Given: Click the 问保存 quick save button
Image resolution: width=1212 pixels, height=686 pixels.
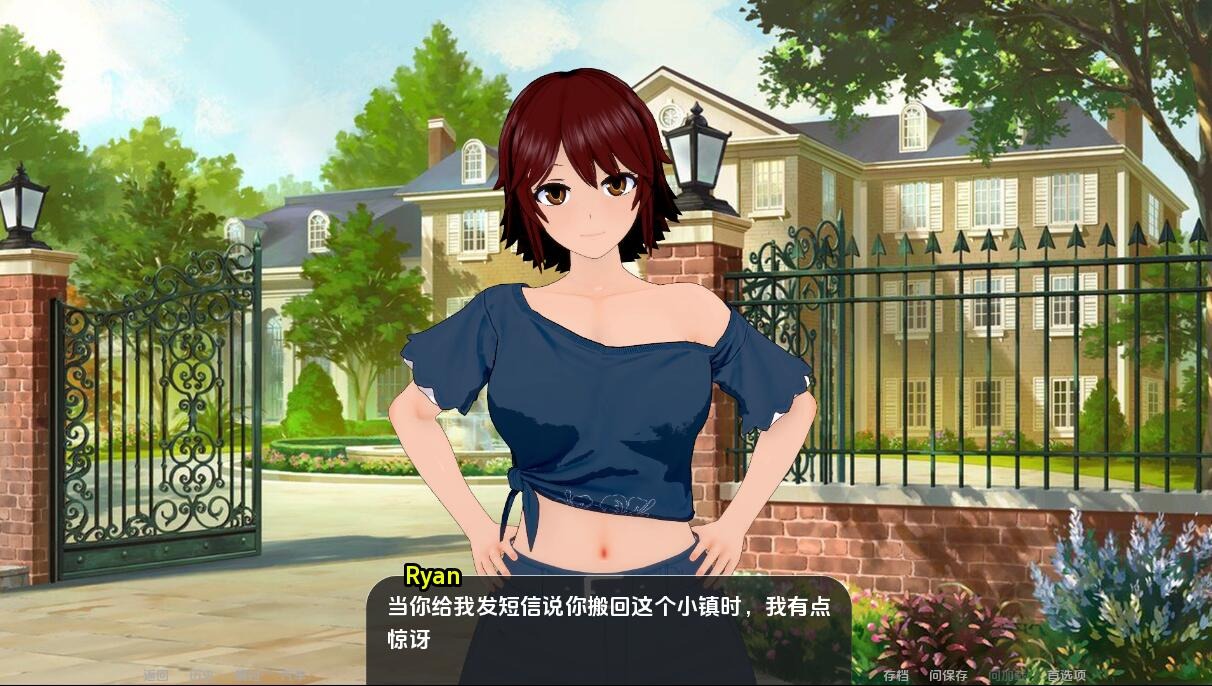Looking at the screenshot, I should tap(948, 675).
